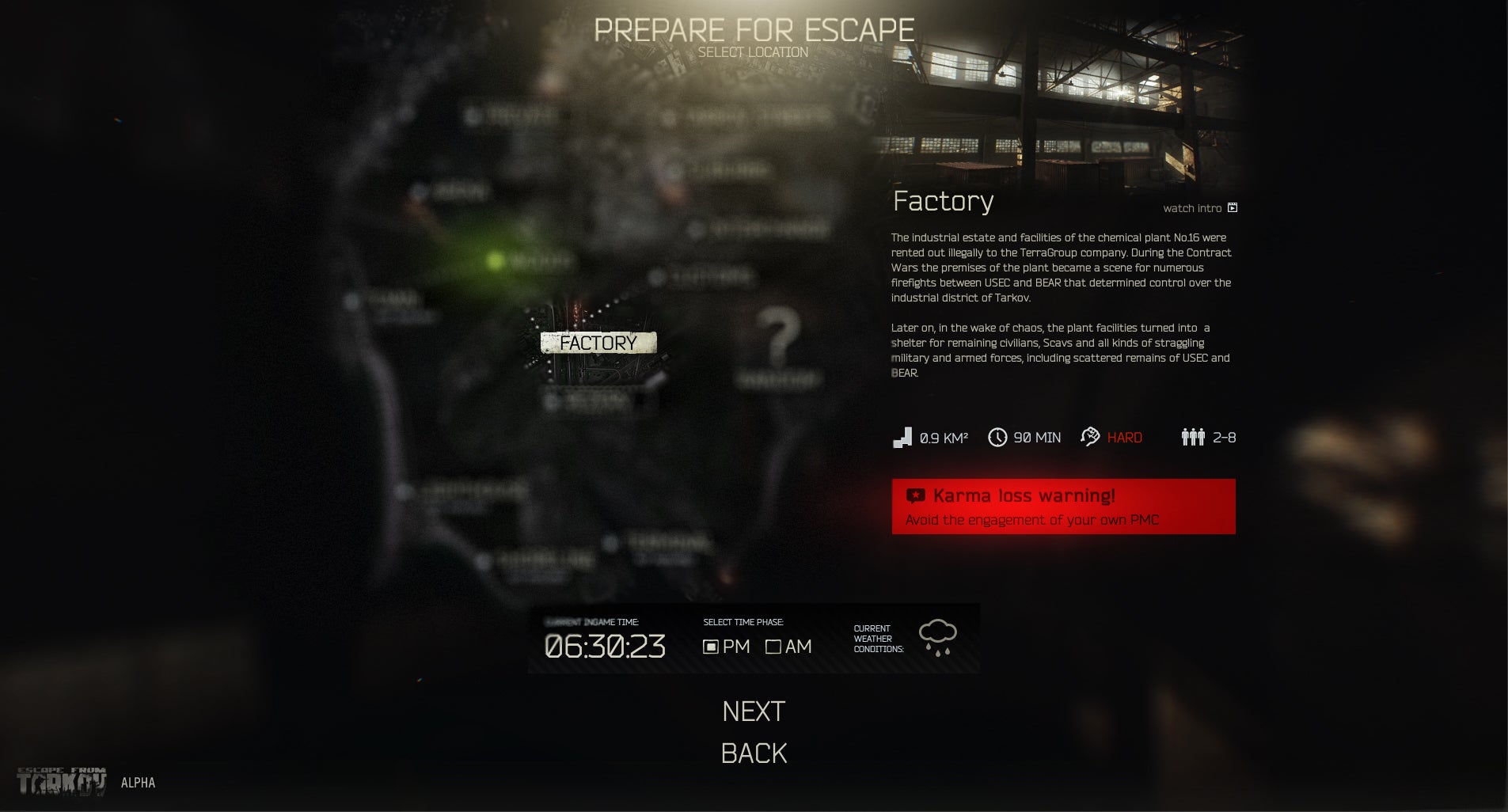The image size is (1508, 812).
Task: Click the current ingame time display
Action: (x=604, y=647)
